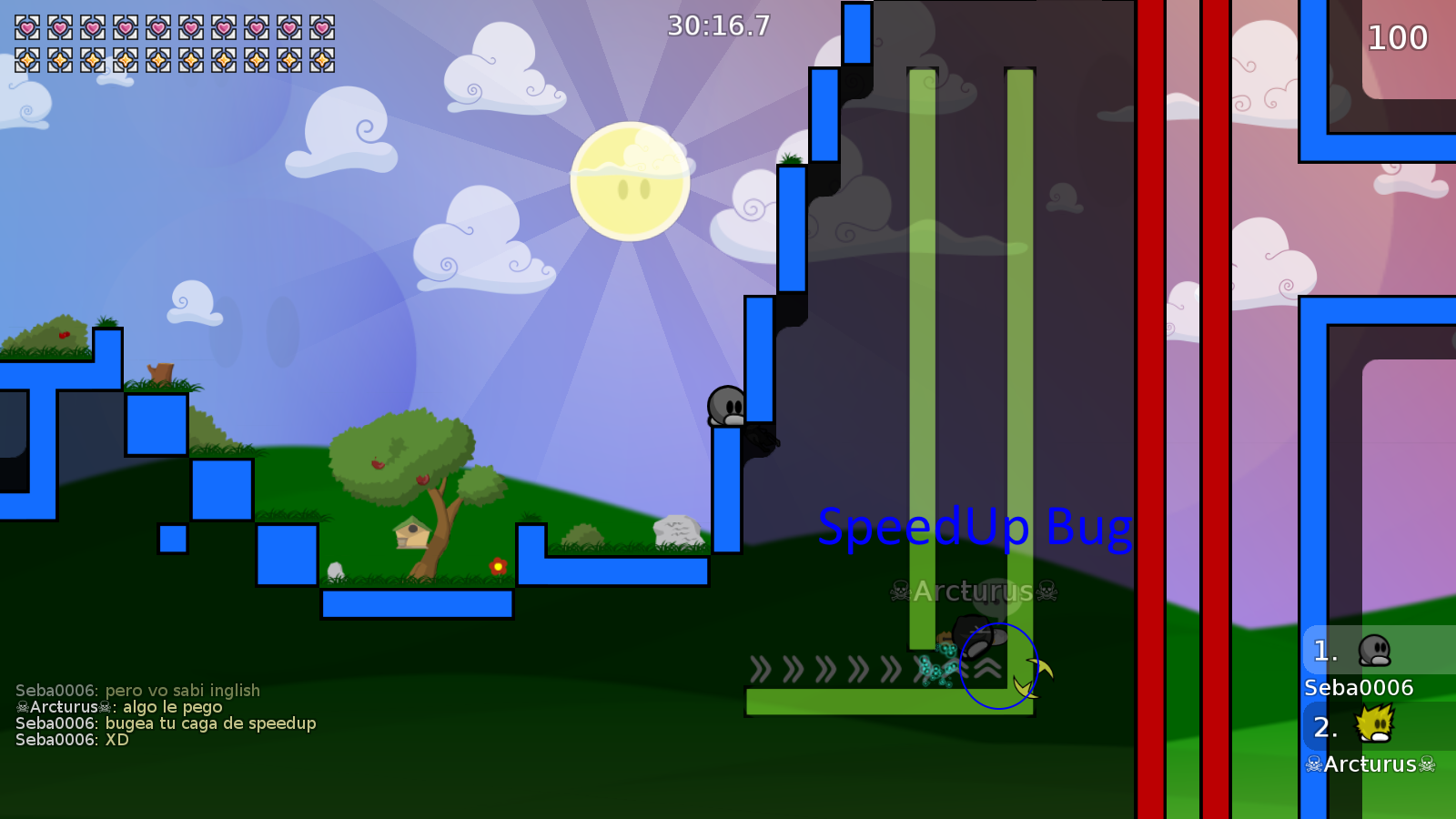
Task: Click the latest chat message from Seba0006
Action: 71,740
